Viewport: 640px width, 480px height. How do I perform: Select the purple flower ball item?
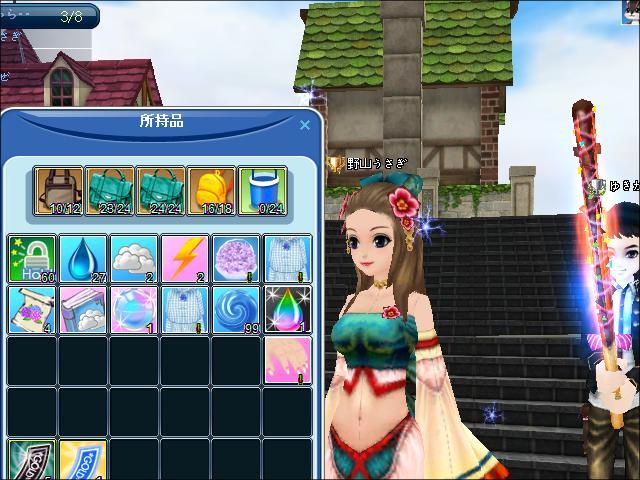pos(236,259)
